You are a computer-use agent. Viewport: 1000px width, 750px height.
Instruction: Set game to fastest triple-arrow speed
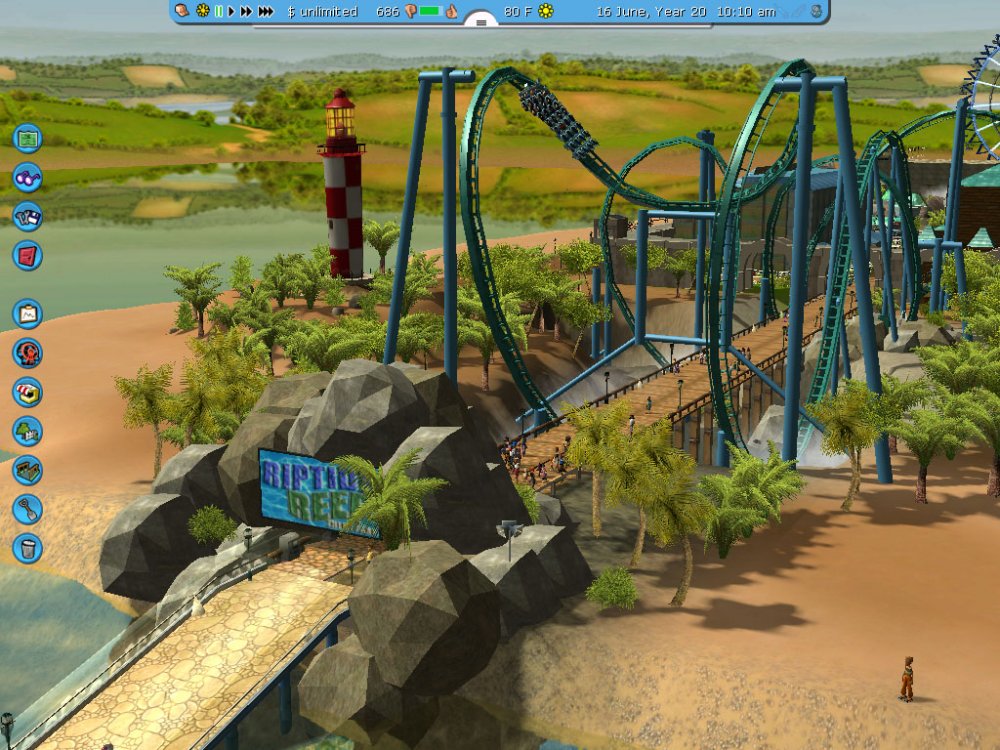pyautogui.click(x=265, y=11)
